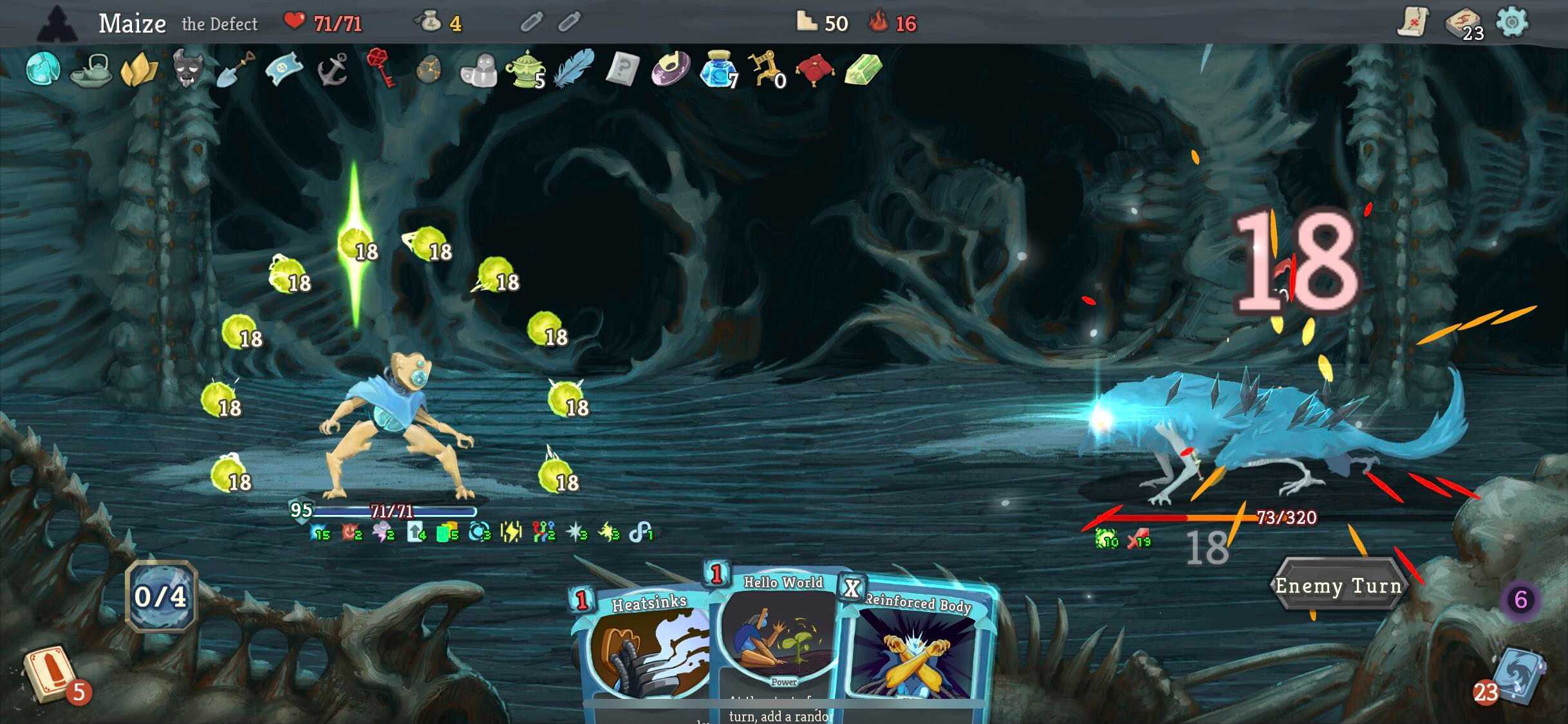Show the exhaust pile with 6 cards
The width and height of the screenshot is (1568, 724).
[1520, 600]
